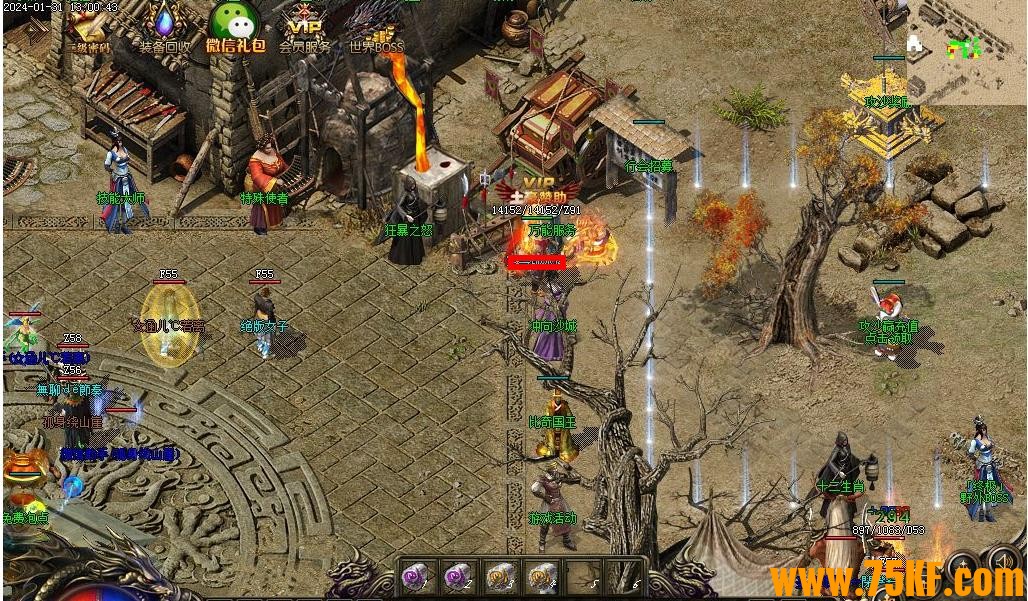Claim the 微信礼包 WeChat gift pack

pyautogui.click(x=235, y=26)
